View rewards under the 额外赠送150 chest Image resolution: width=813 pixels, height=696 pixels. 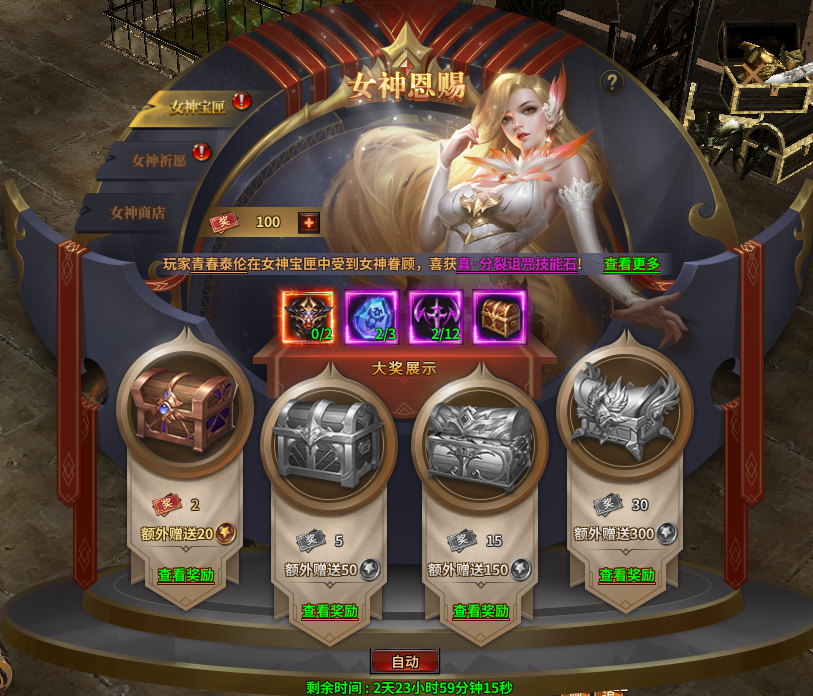pos(480,611)
